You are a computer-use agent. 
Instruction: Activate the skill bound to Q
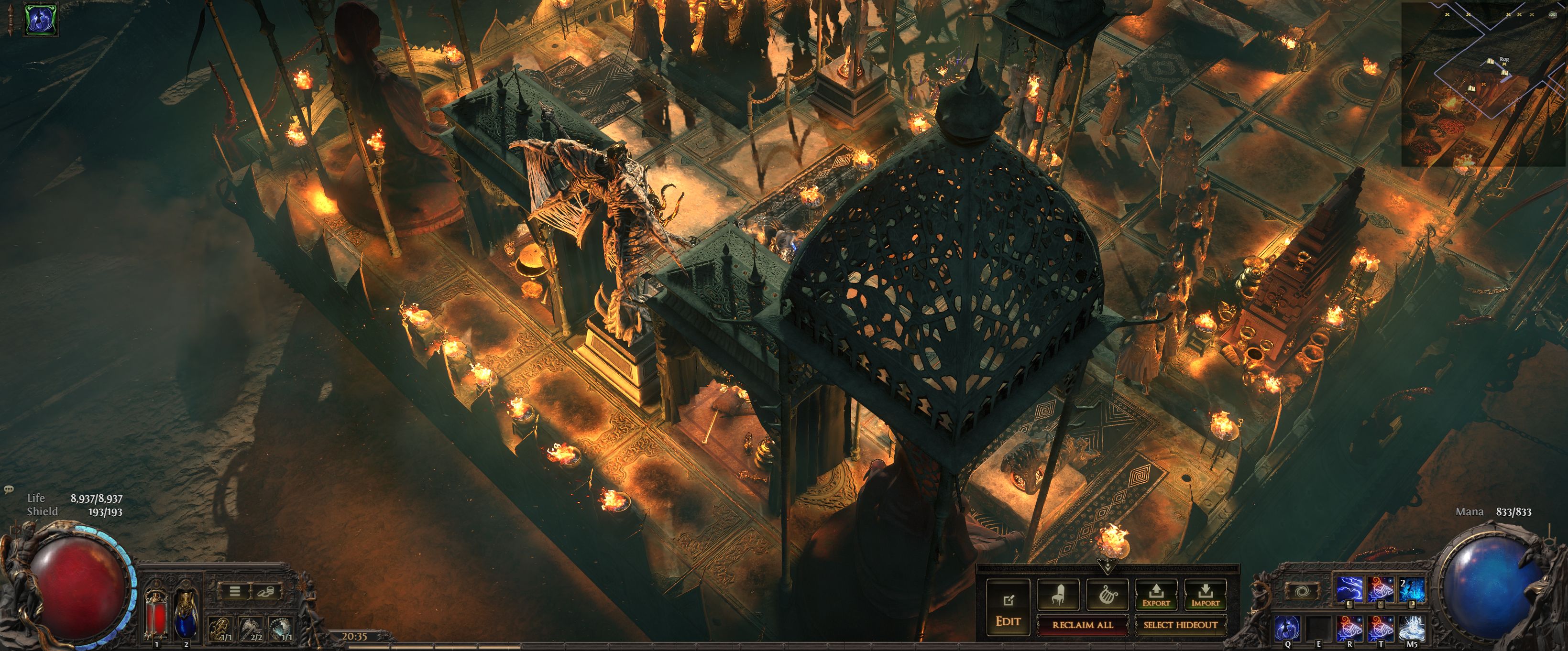coord(1287,628)
